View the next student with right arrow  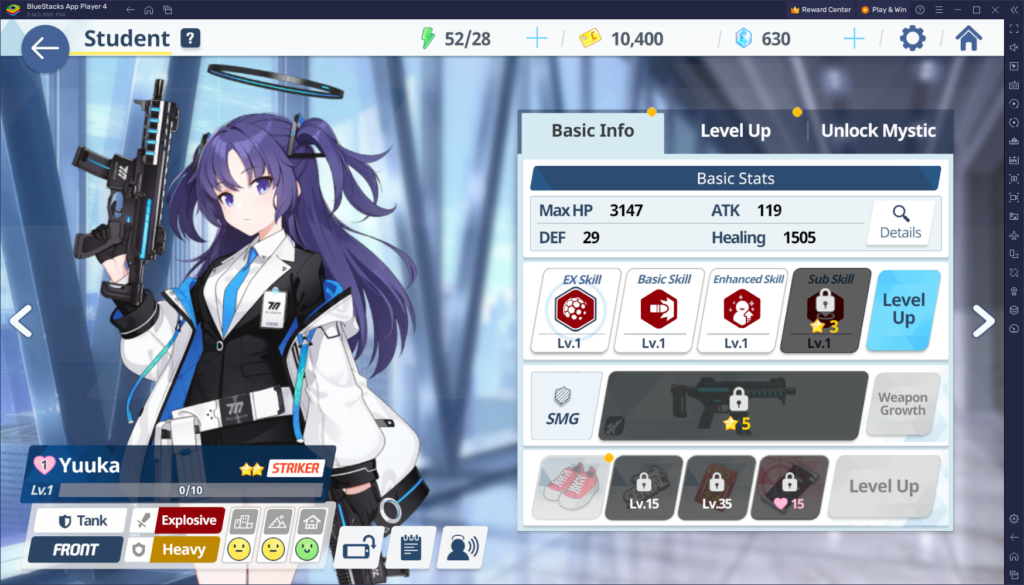coord(983,320)
